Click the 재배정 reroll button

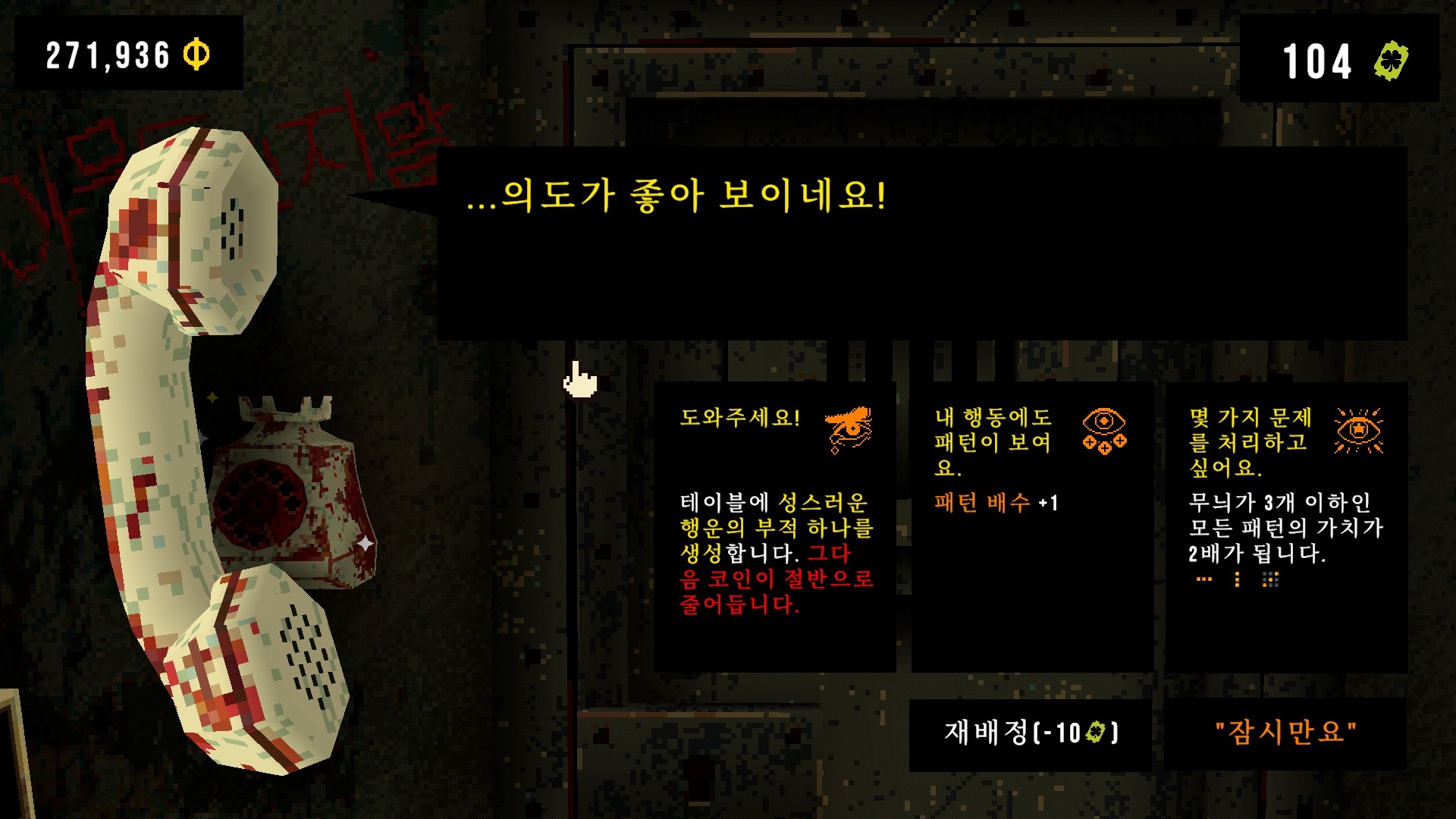pyautogui.click(x=1030, y=733)
